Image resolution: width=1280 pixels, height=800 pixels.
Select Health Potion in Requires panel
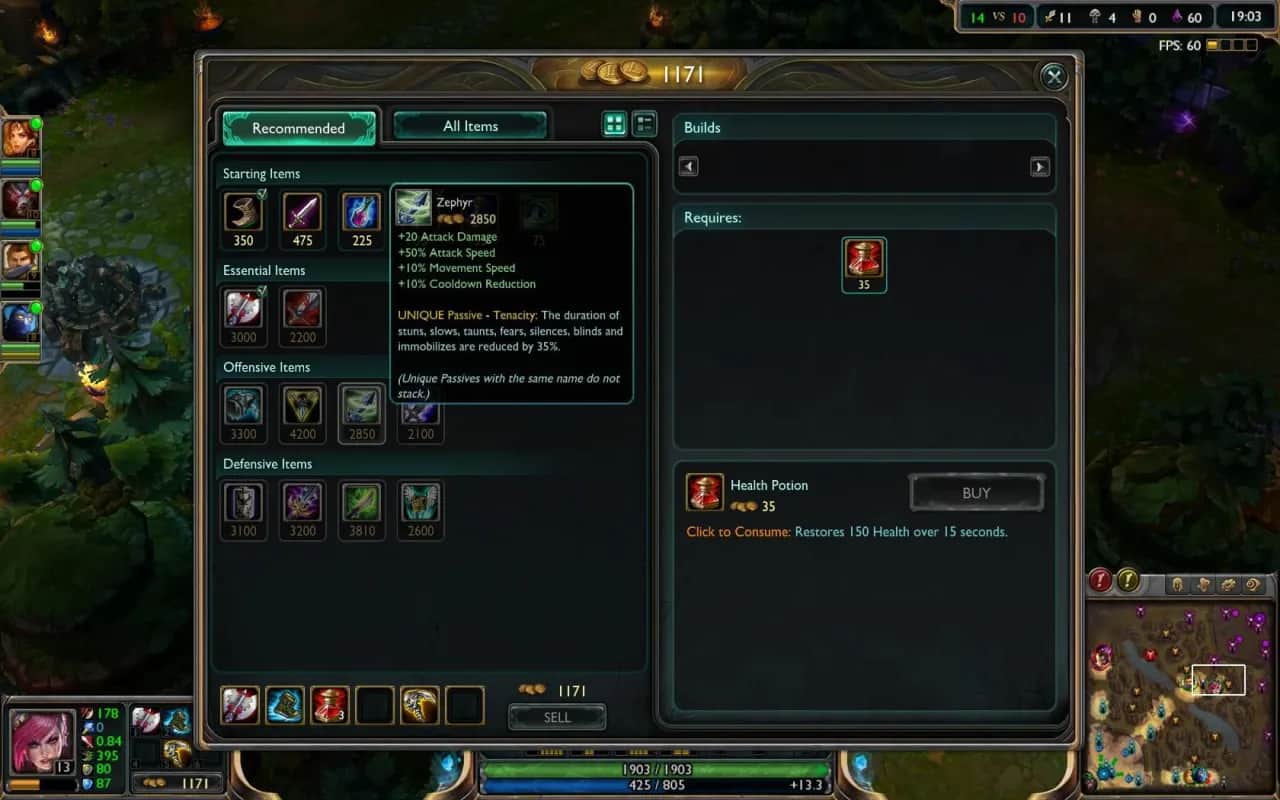(x=864, y=259)
